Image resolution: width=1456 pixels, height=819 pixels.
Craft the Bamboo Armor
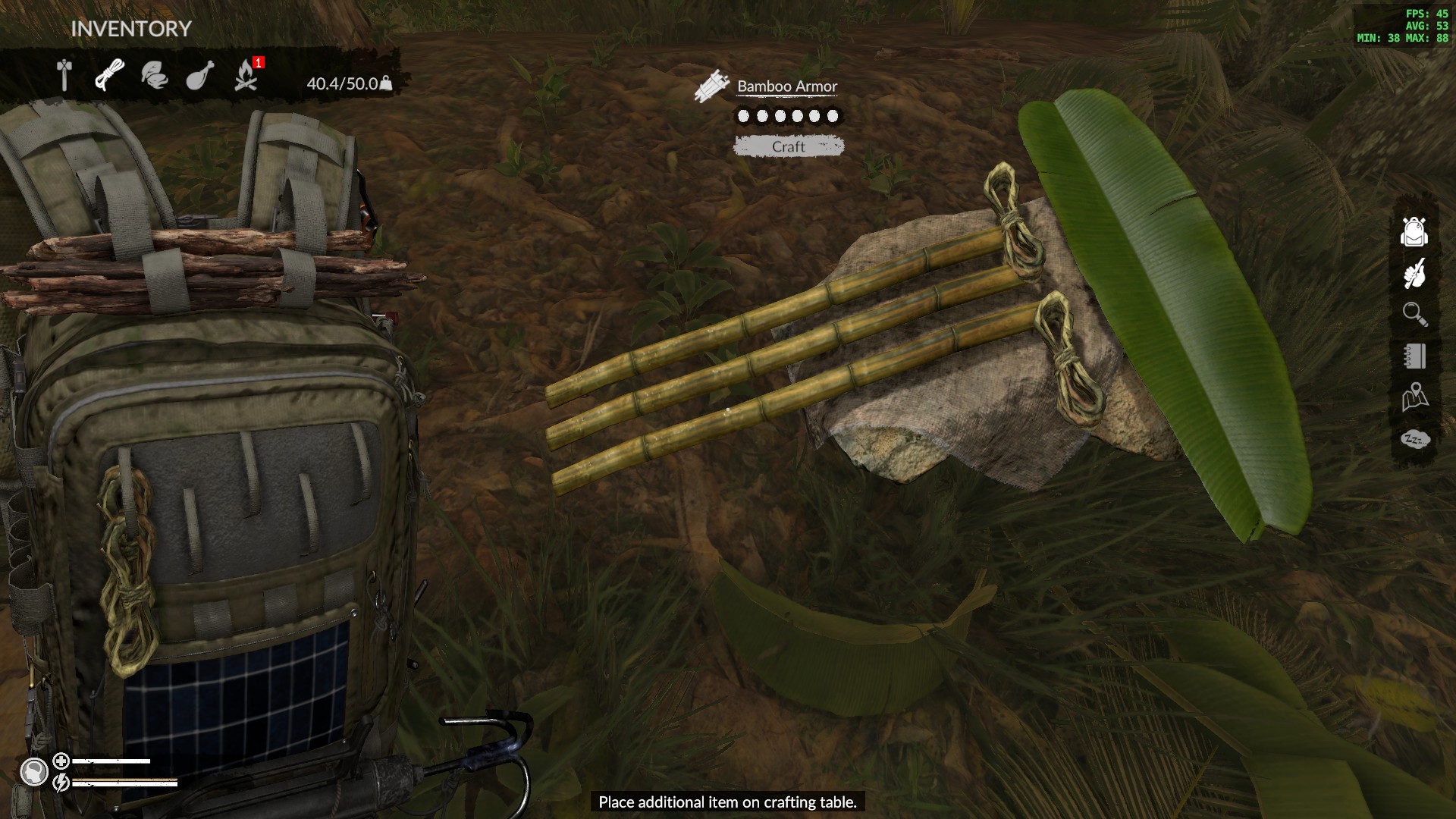[788, 146]
